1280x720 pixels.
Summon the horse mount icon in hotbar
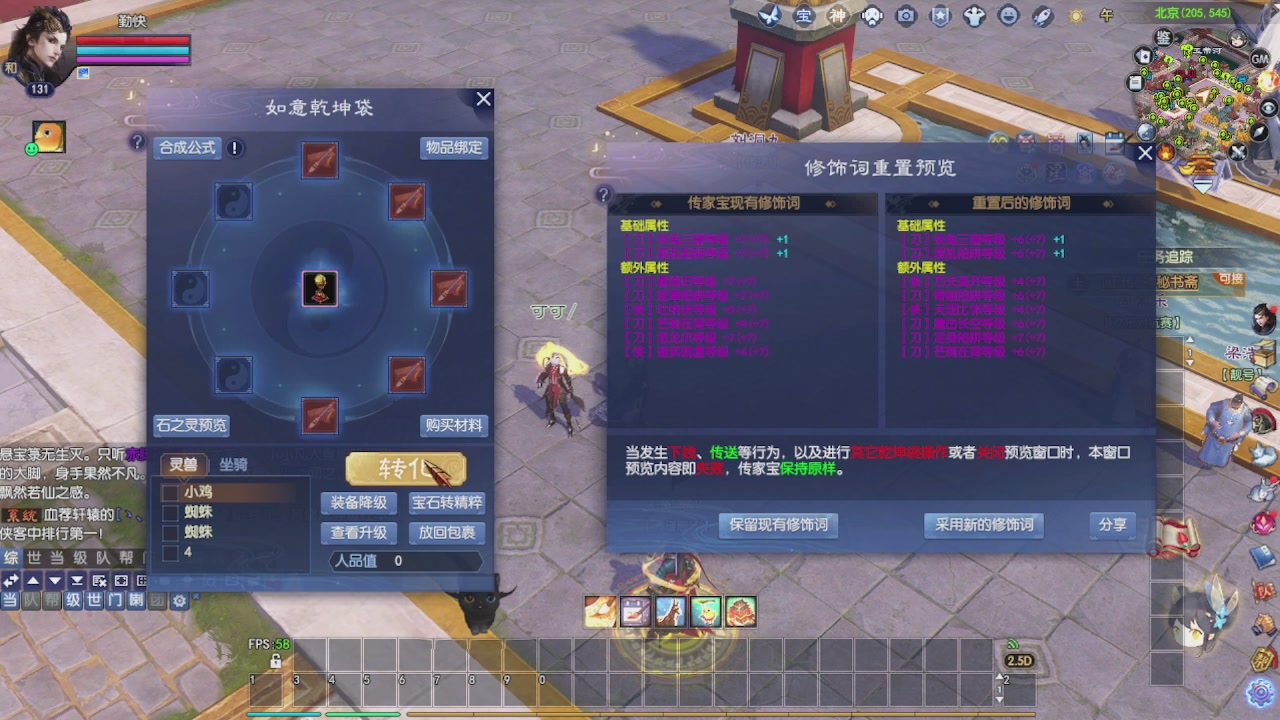point(670,611)
